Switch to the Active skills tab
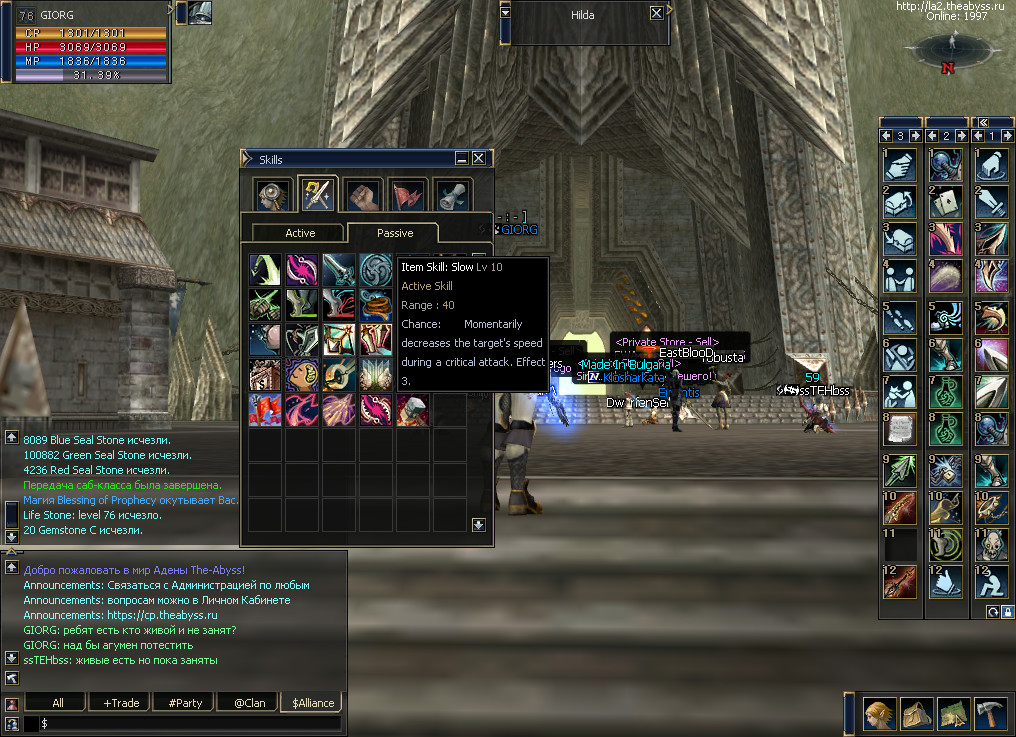This screenshot has height=737, width=1016. 300,232
